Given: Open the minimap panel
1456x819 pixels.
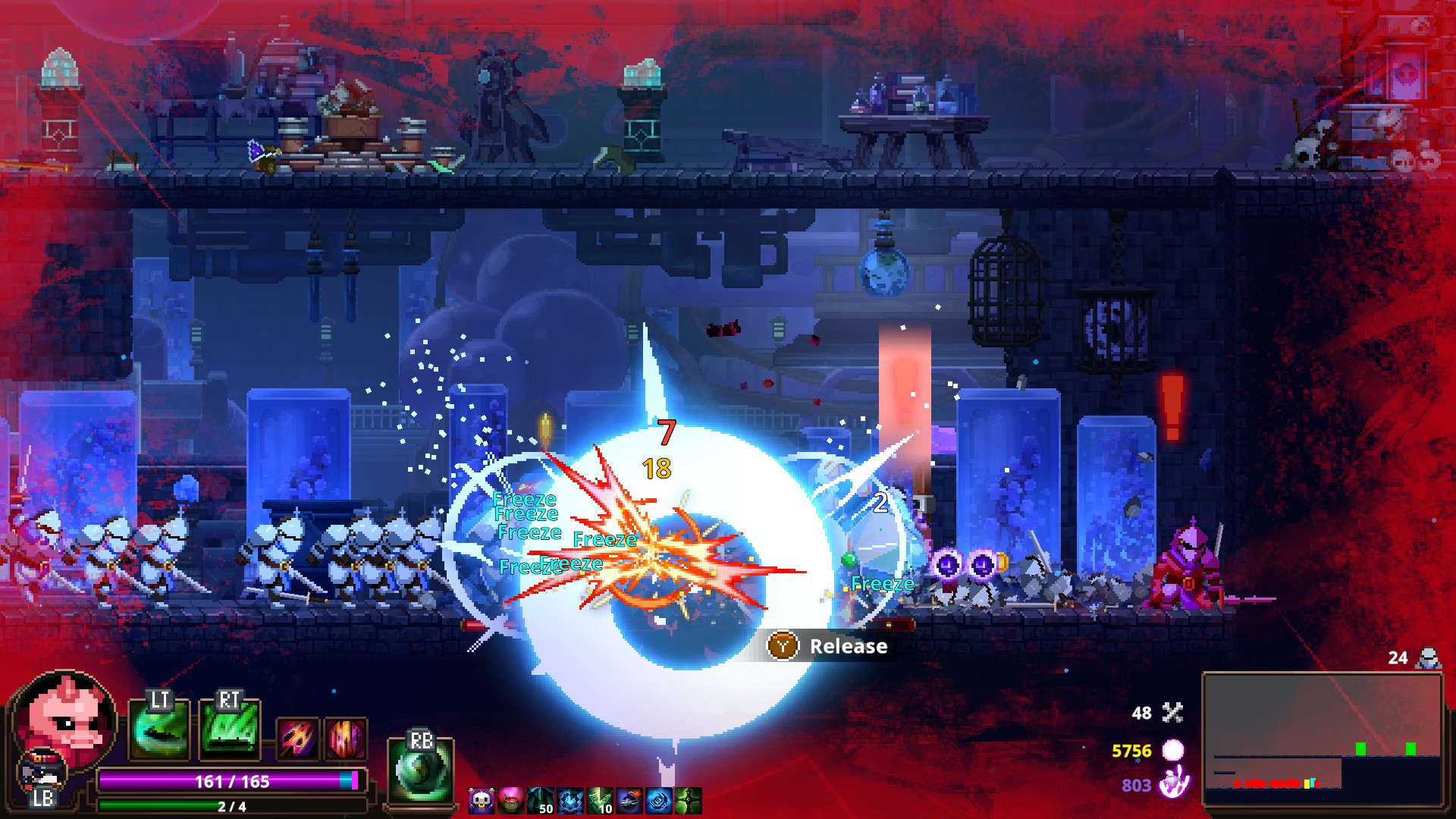Looking at the screenshot, I should coord(1322,739).
